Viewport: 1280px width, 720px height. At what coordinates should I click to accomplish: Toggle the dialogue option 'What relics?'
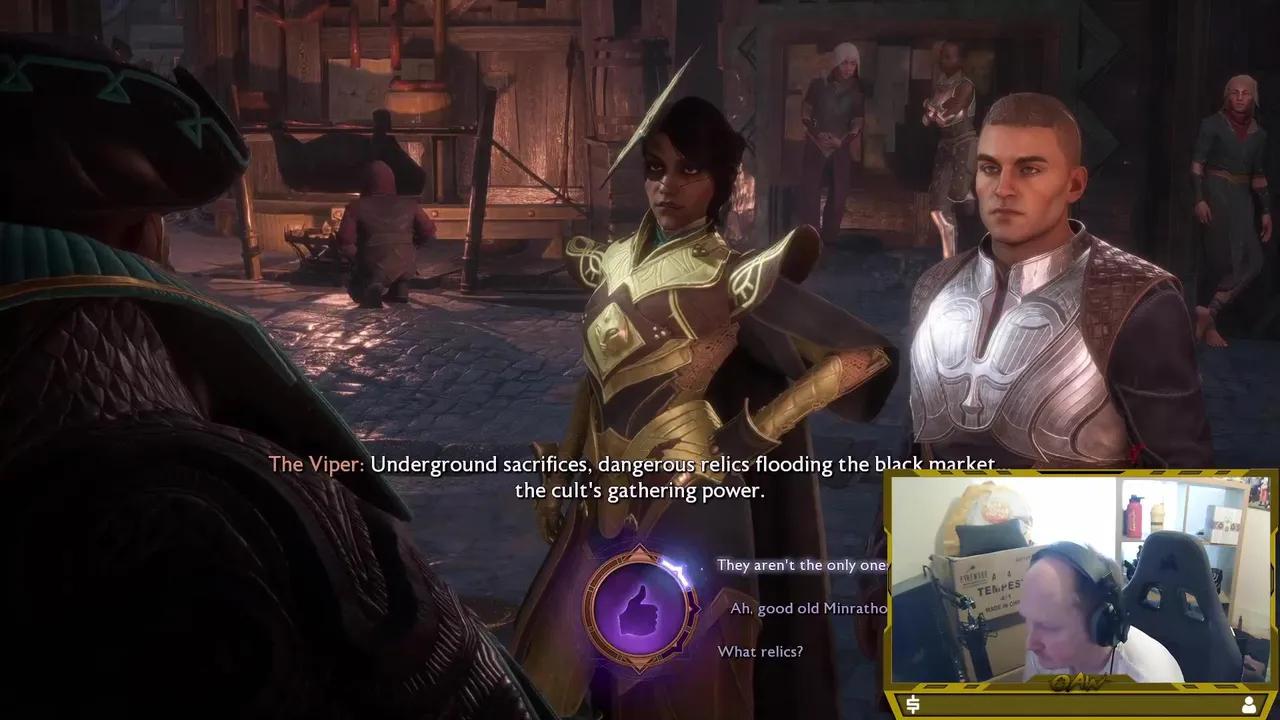tap(760, 652)
